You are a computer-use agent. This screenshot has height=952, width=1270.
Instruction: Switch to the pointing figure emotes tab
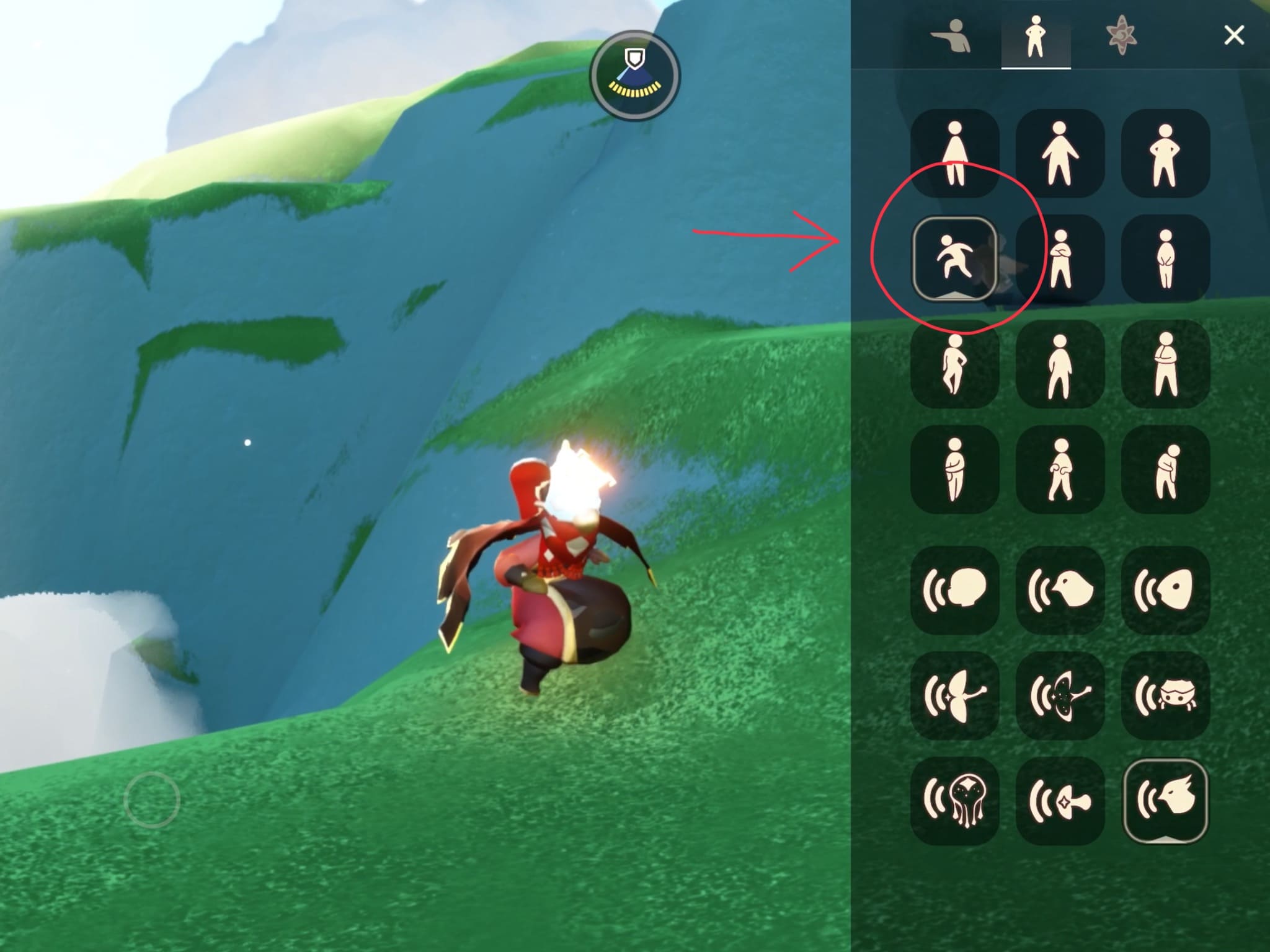click(x=951, y=37)
